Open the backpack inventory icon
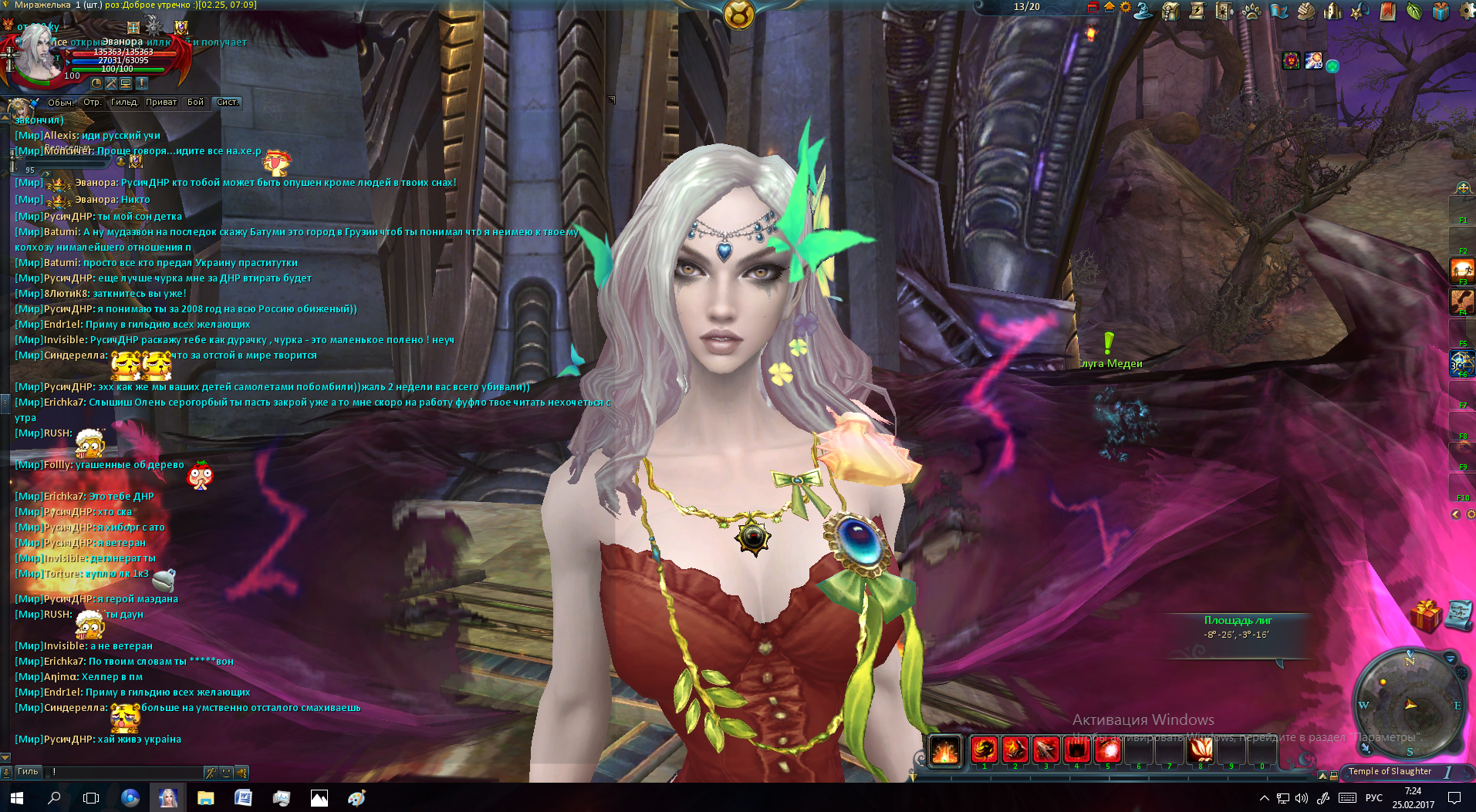1476x812 pixels. point(1170,11)
